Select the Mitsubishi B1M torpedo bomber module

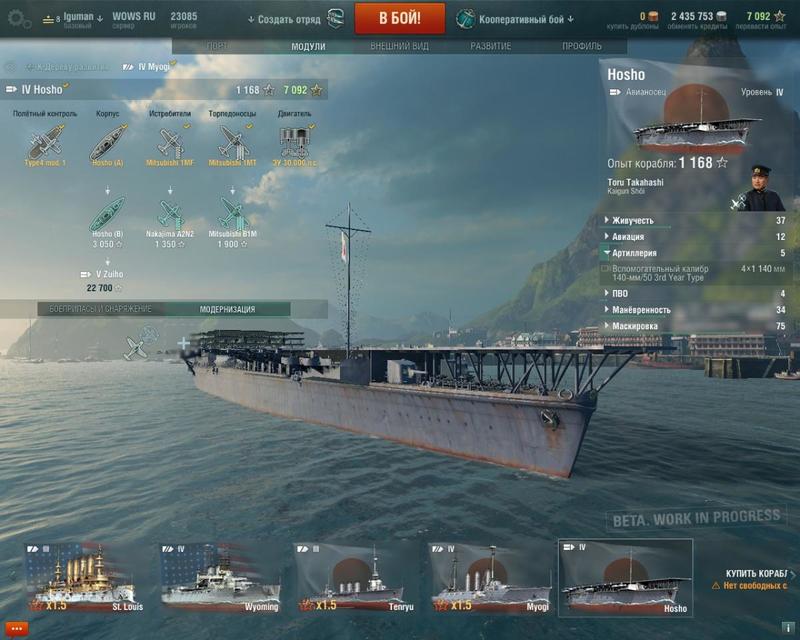click(x=233, y=214)
